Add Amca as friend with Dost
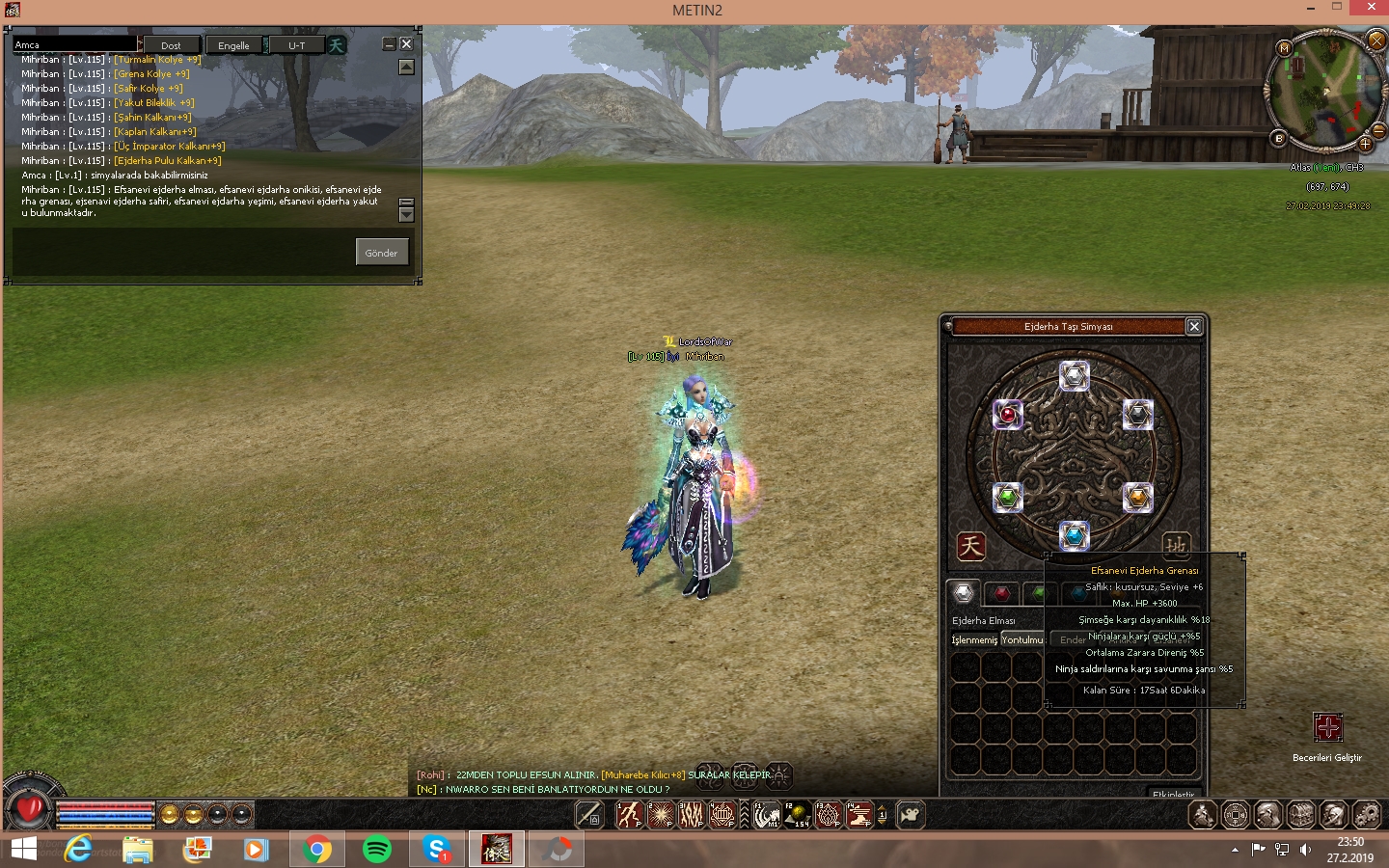This screenshot has height=868, width=1389. tap(172, 45)
